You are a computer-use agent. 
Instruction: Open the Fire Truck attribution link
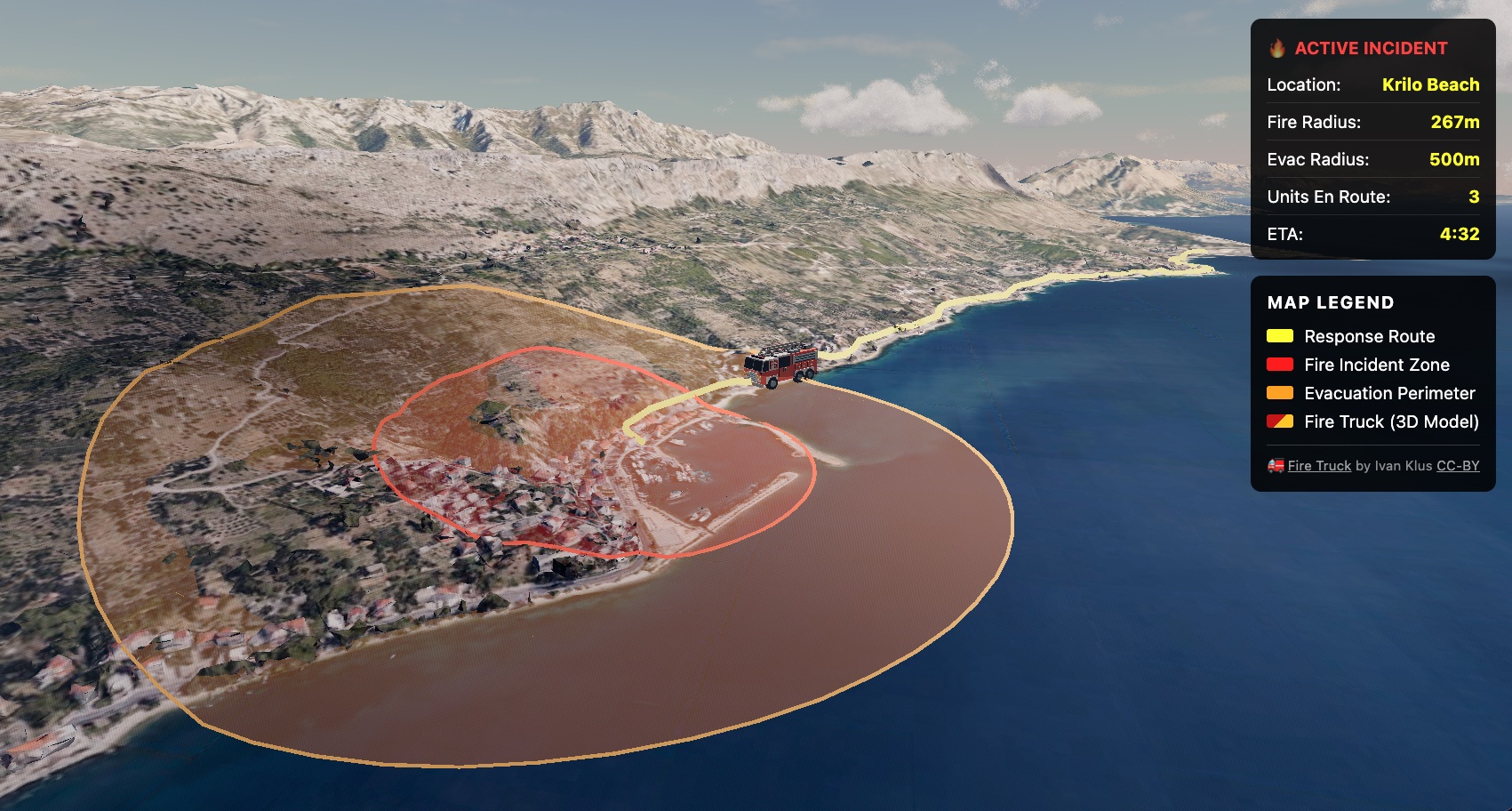[1318, 465]
